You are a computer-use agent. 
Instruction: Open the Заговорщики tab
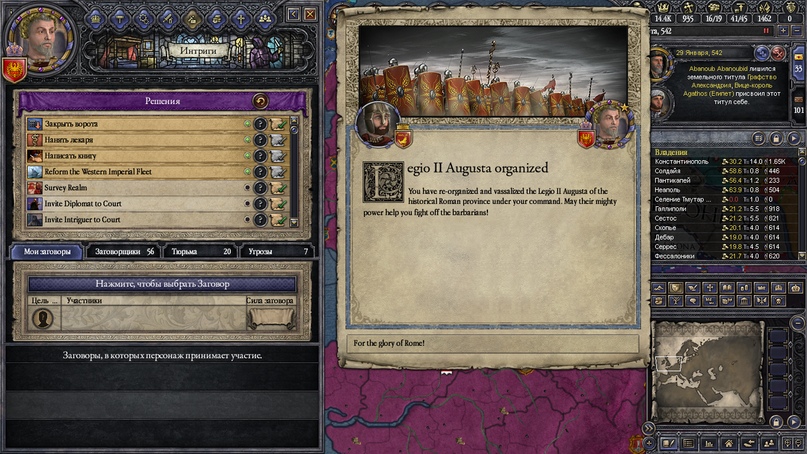[x=123, y=252]
